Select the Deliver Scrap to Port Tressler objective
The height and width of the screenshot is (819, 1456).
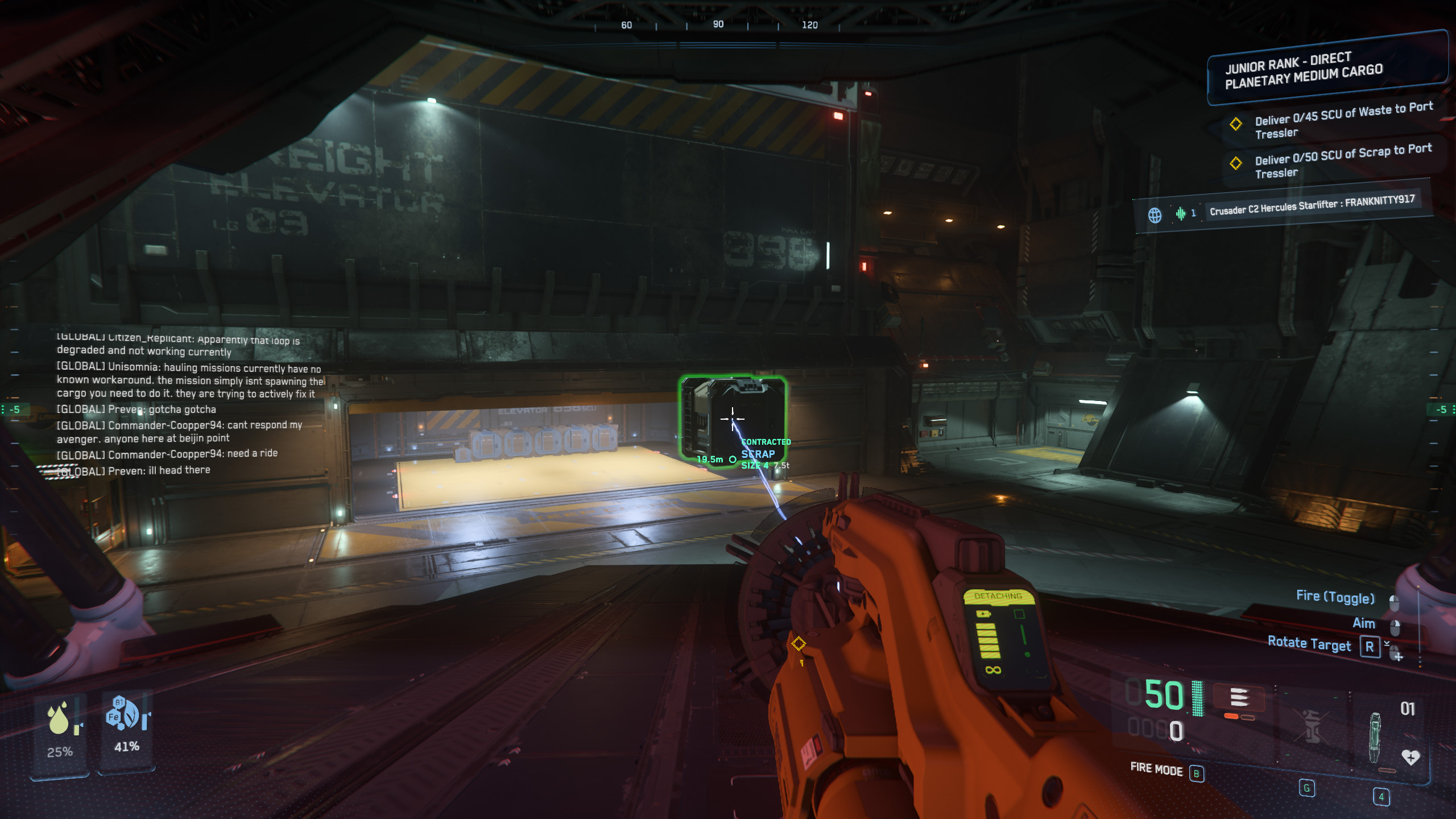(x=1342, y=160)
